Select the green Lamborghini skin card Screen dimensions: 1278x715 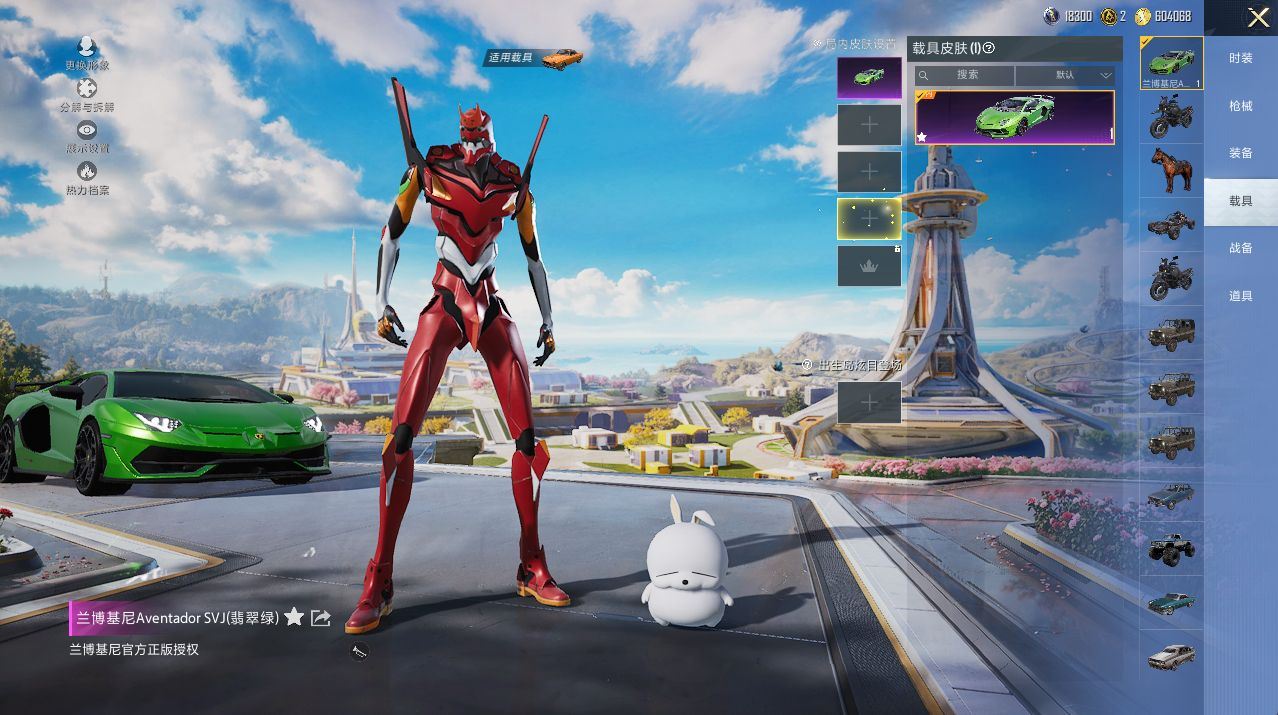pyautogui.click(x=1014, y=117)
